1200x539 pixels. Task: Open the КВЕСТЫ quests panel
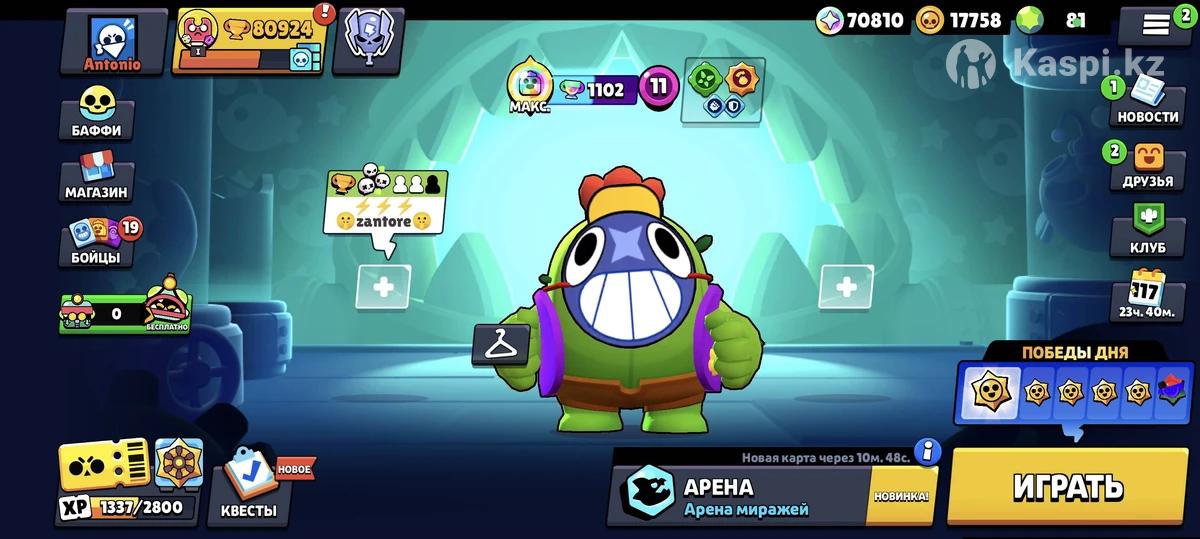coord(248,486)
